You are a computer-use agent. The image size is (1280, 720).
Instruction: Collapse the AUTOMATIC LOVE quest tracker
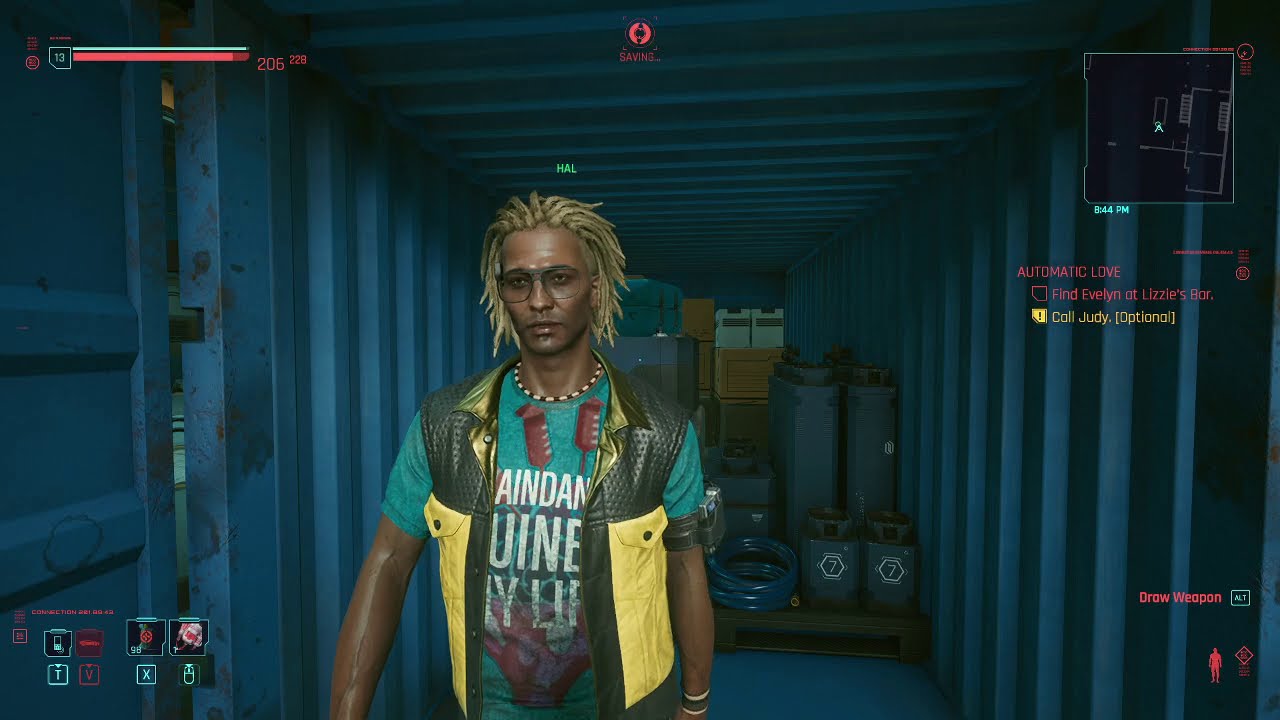(x=1067, y=272)
